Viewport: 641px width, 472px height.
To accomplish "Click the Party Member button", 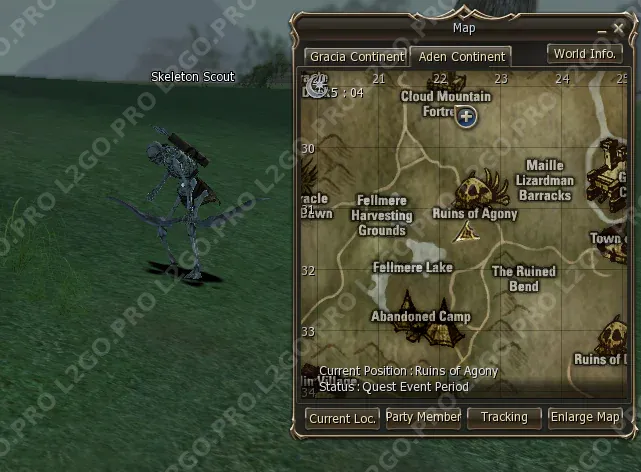I will click(x=423, y=417).
